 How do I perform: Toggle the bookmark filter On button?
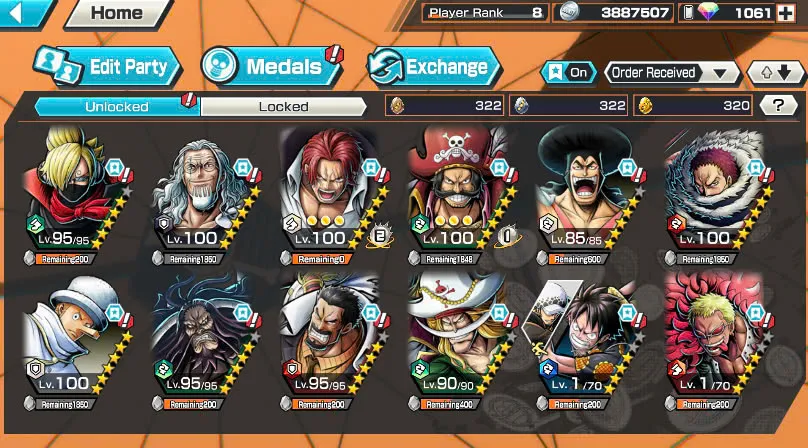[x=567, y=72]
